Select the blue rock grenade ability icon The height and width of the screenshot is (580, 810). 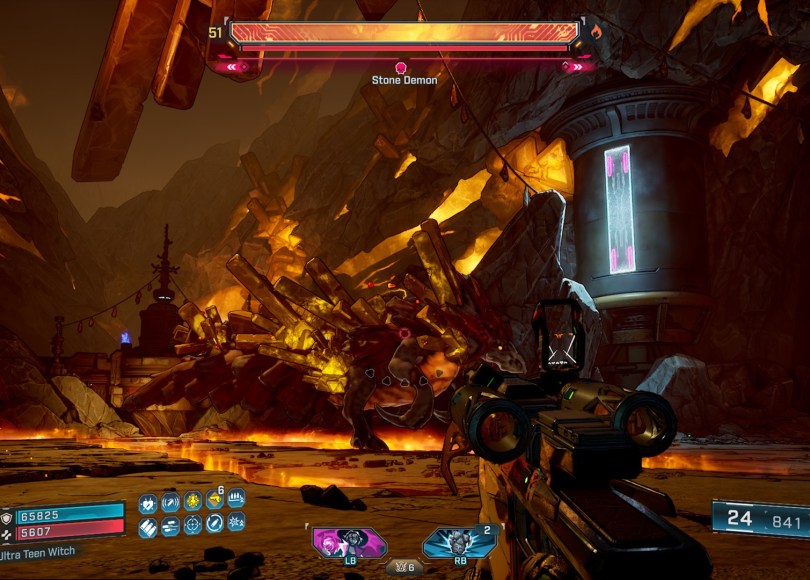[458, 541]
